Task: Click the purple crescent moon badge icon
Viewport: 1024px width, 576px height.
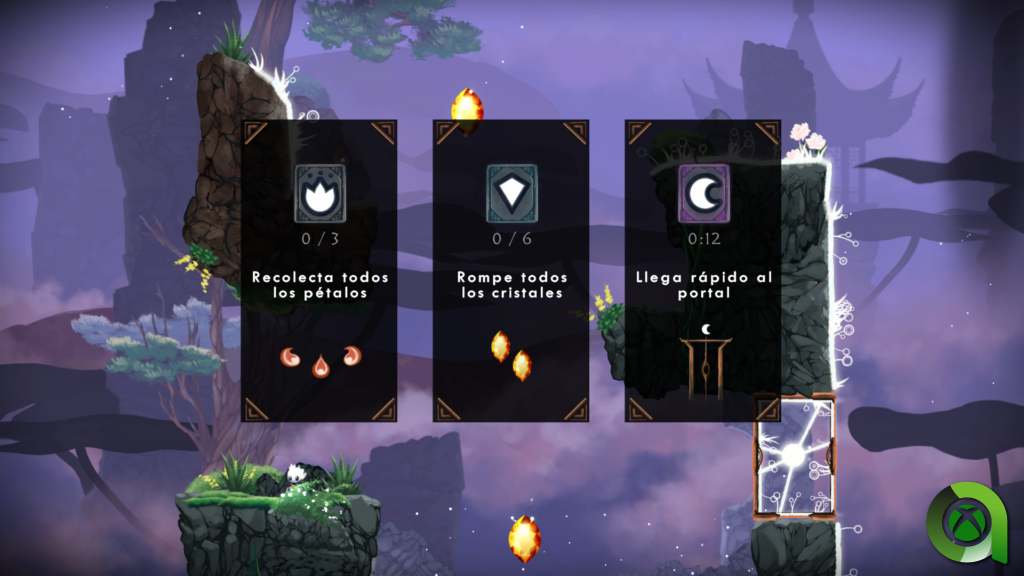Action: pyautogui.click(x=703, y=194)
